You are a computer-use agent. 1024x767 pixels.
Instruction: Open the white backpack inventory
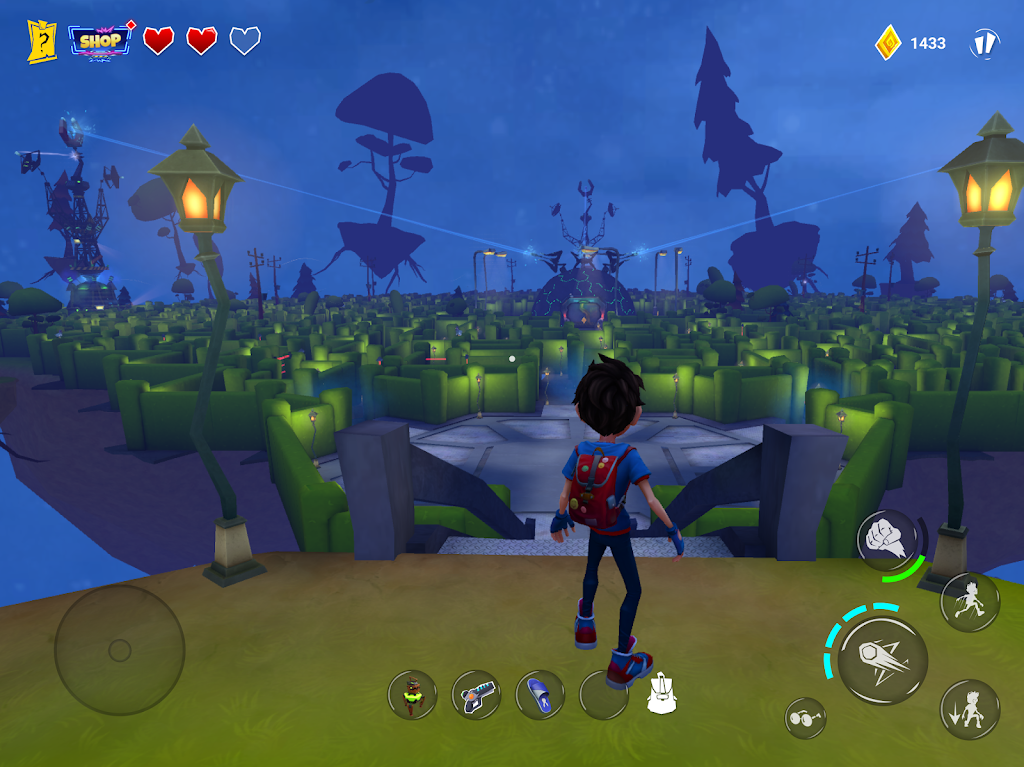tap(663, 694)
